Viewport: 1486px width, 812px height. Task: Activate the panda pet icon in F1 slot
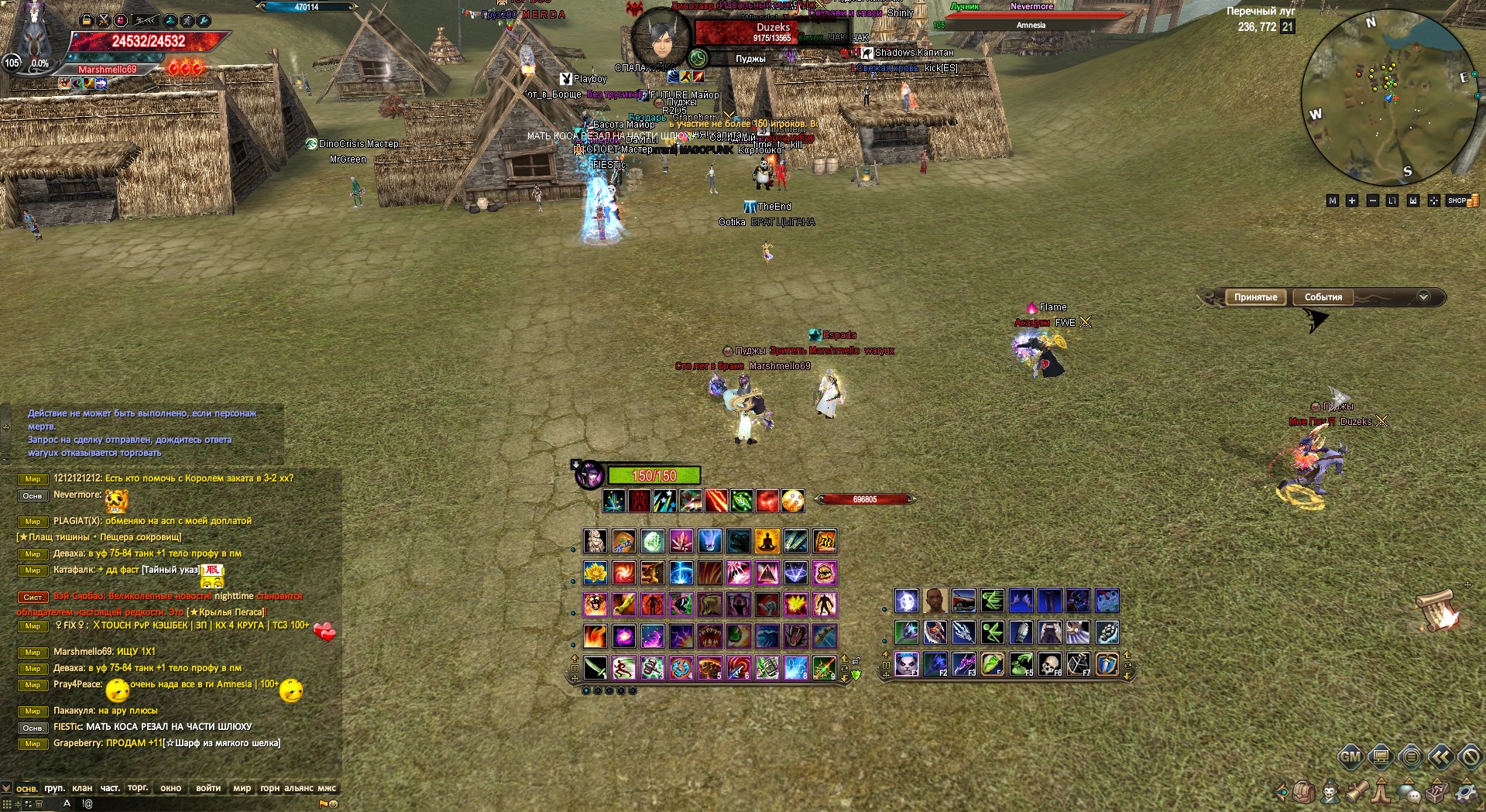click(x=907, y=663)
